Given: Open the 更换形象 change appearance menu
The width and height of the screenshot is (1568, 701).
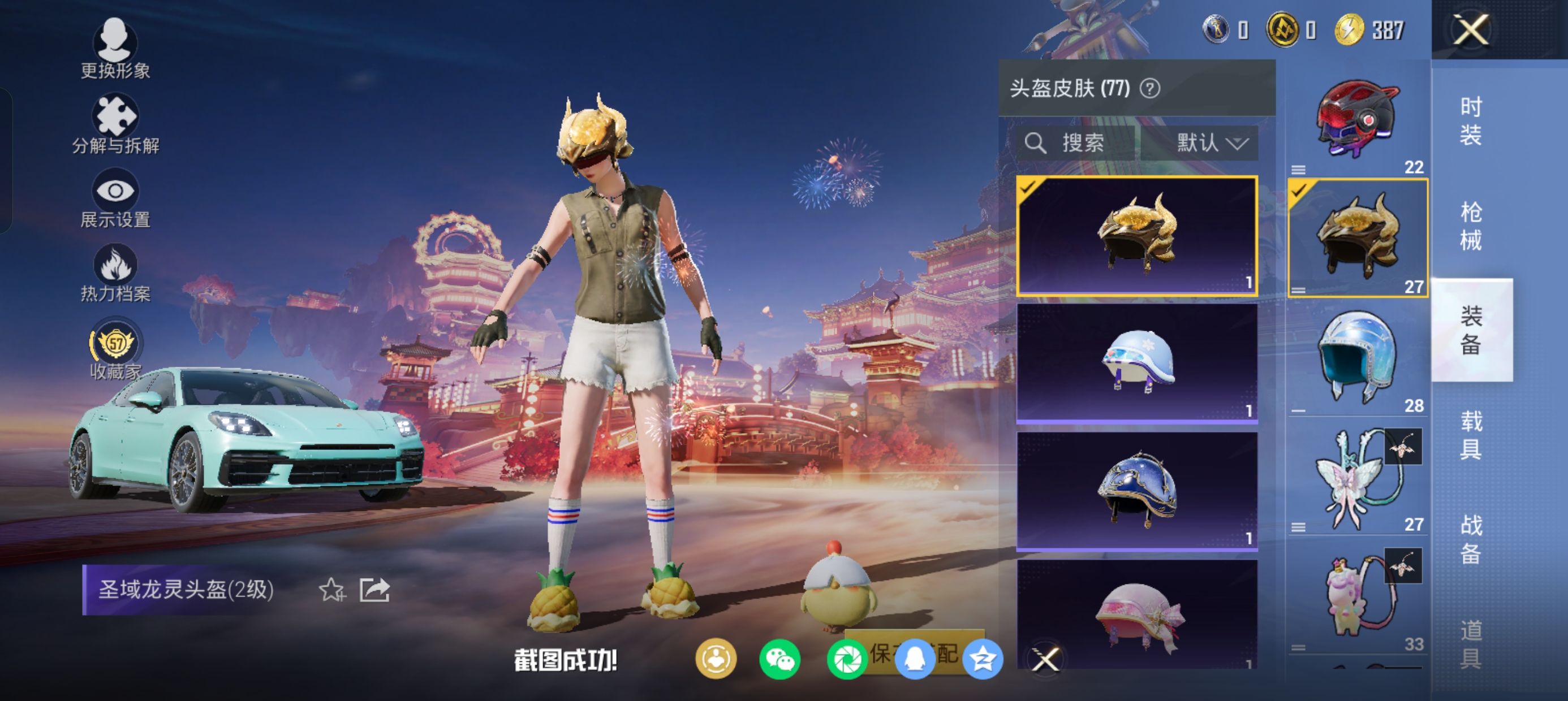Looking at the screenshot, I should [115, 49].
